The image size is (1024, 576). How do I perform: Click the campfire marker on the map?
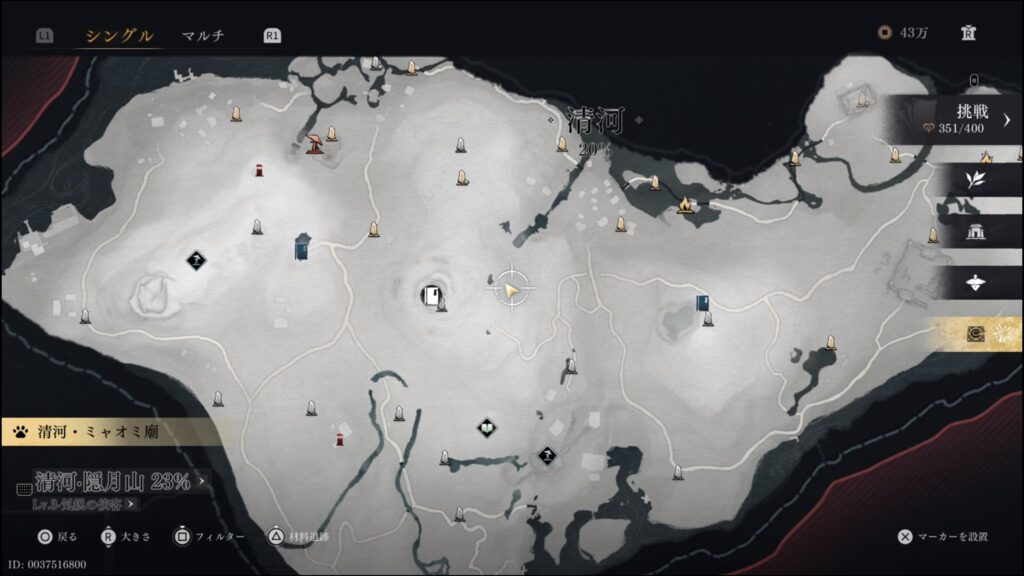click(686, 205)
